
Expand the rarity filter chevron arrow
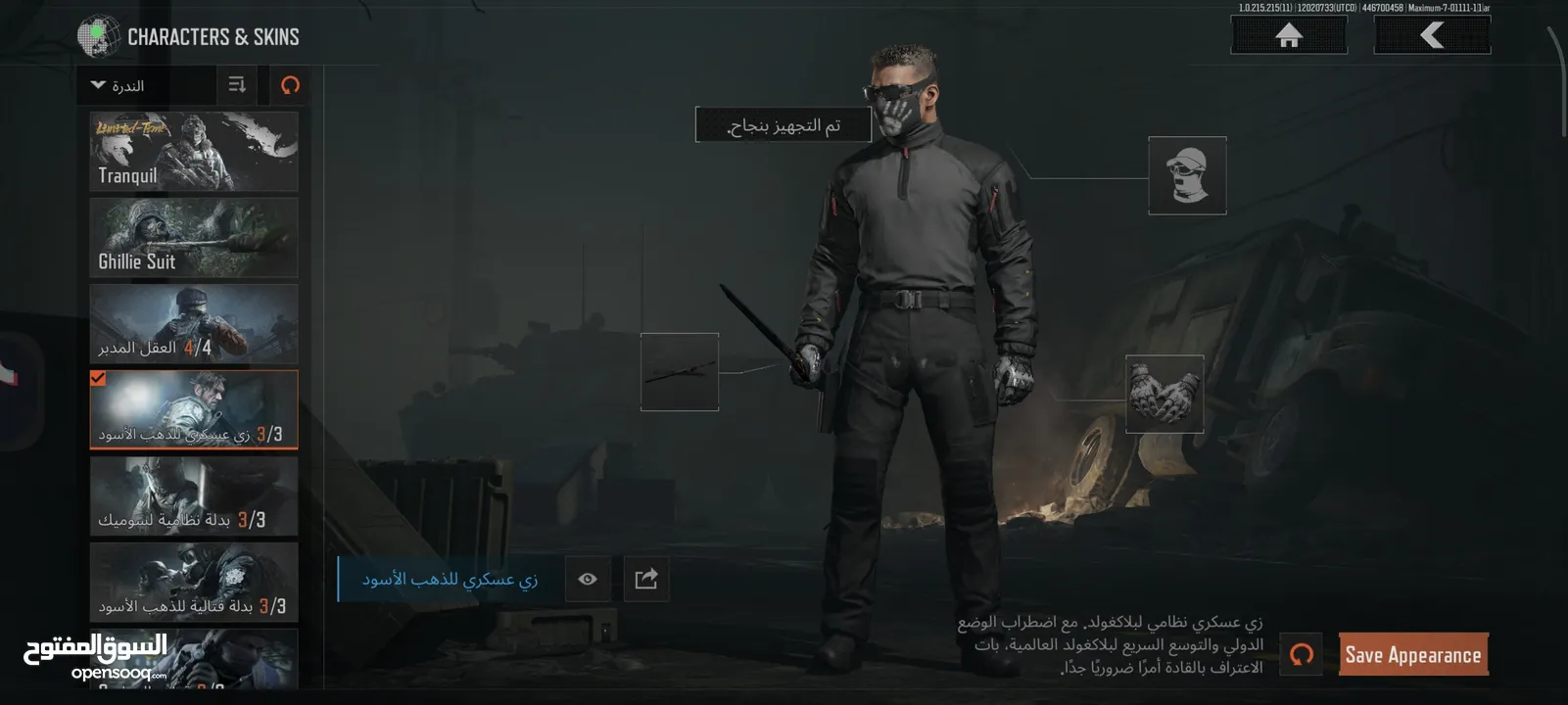click(x=97, y=85)
